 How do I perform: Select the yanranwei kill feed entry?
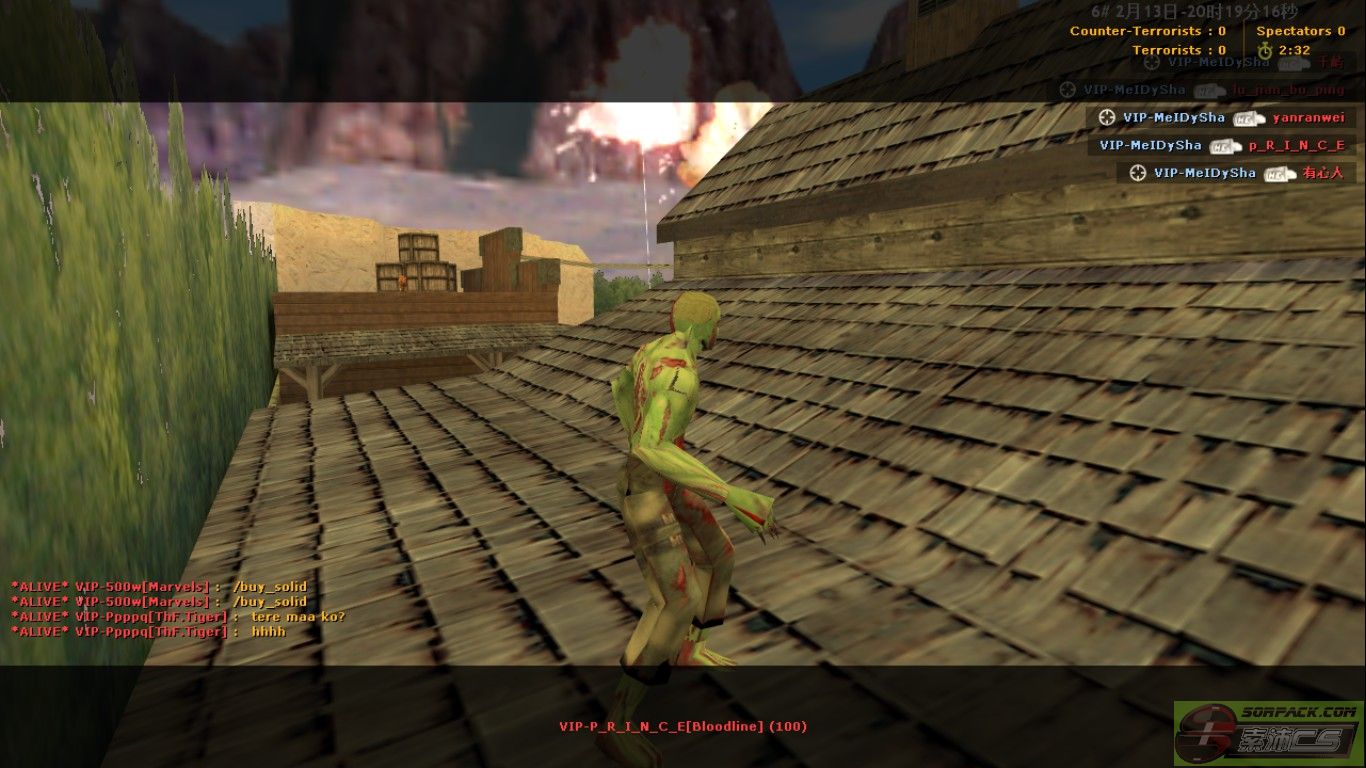click(x=1220, y=118)
